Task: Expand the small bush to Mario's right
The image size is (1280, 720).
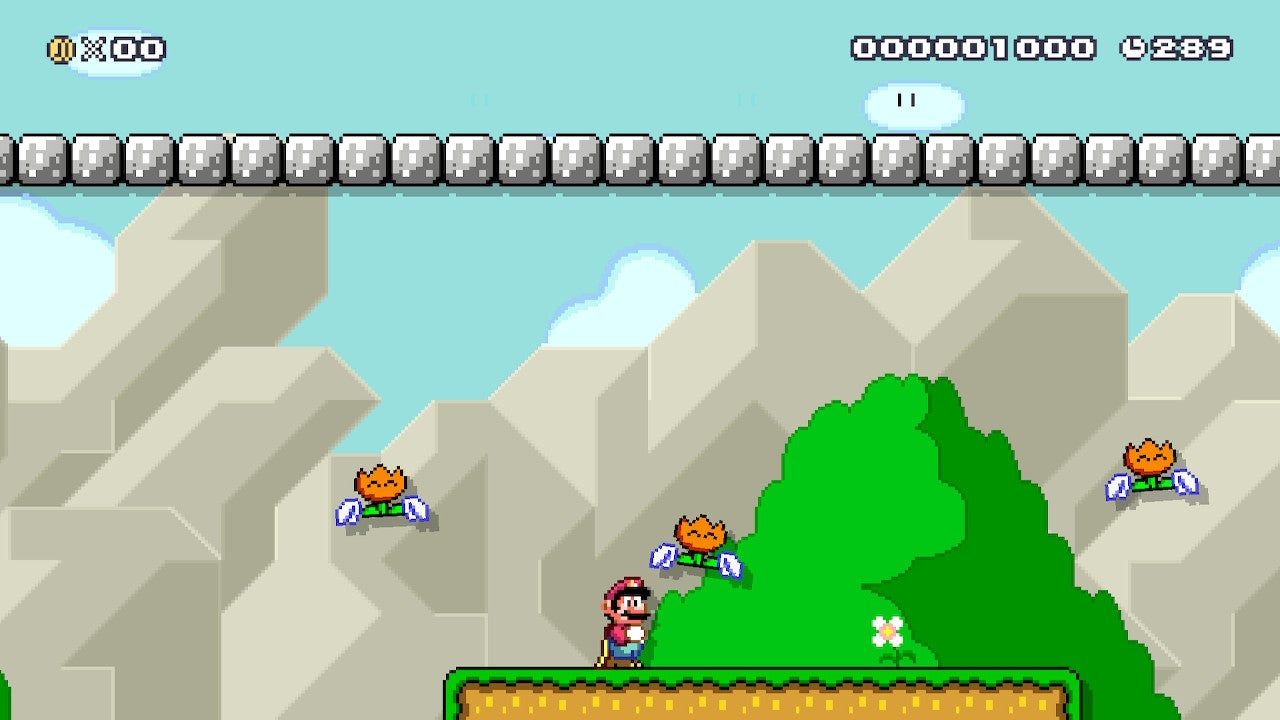Action: tap(700, 630)
